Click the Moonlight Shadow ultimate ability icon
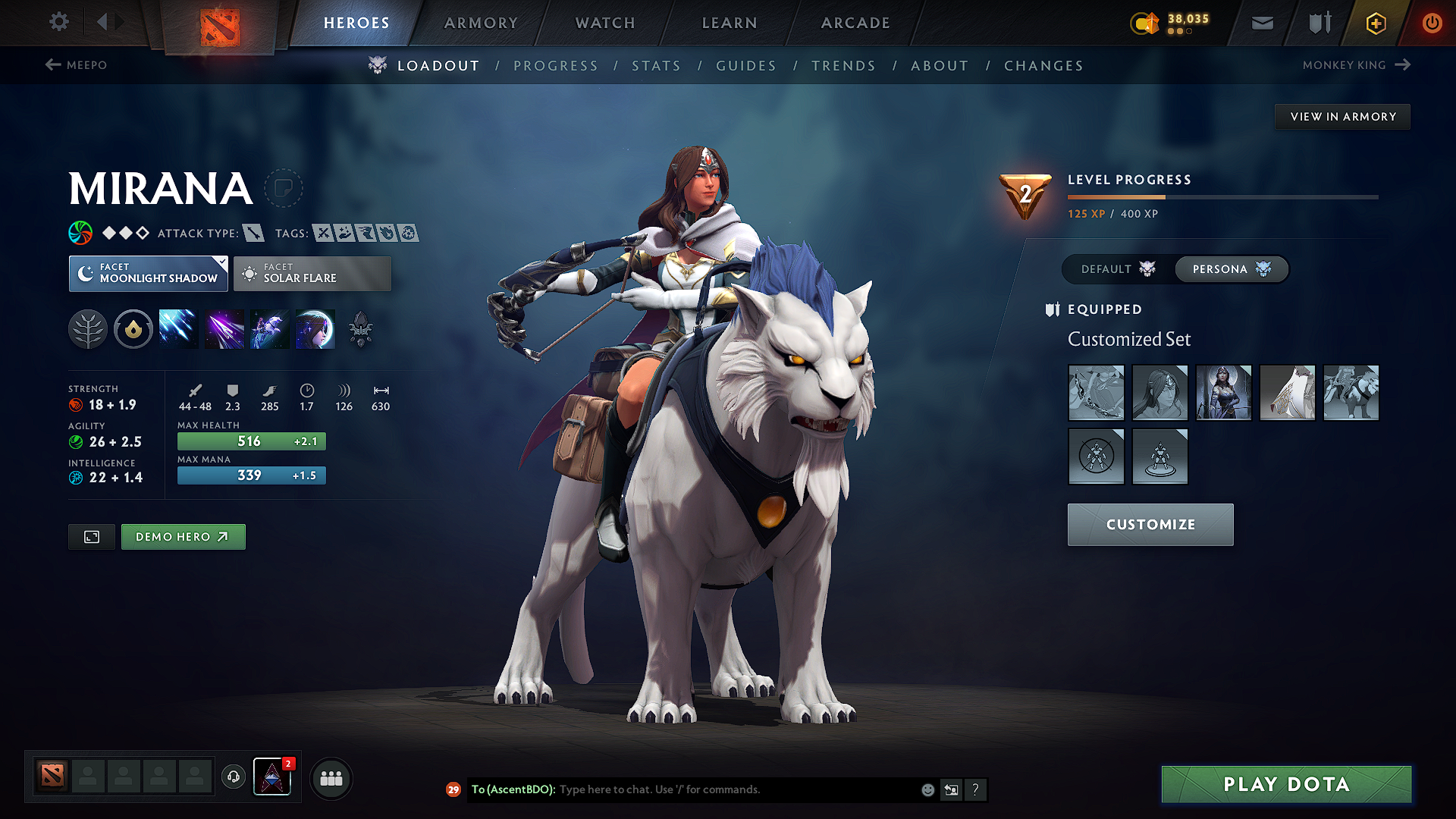1456x819 pixels. pyautogui.click(x=315, y=328)
